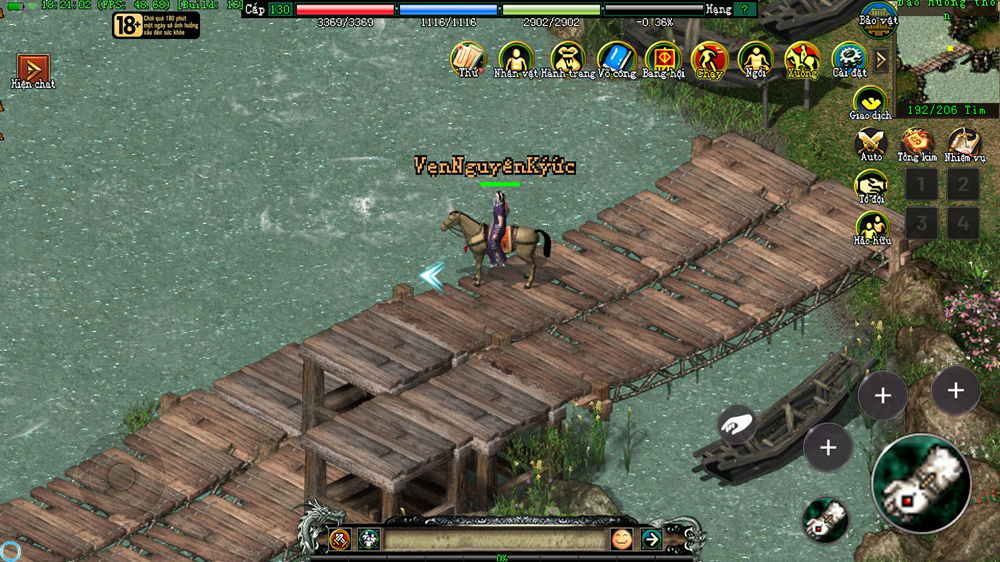
Task: Select the Ngồi sit action
Action: 756,58
